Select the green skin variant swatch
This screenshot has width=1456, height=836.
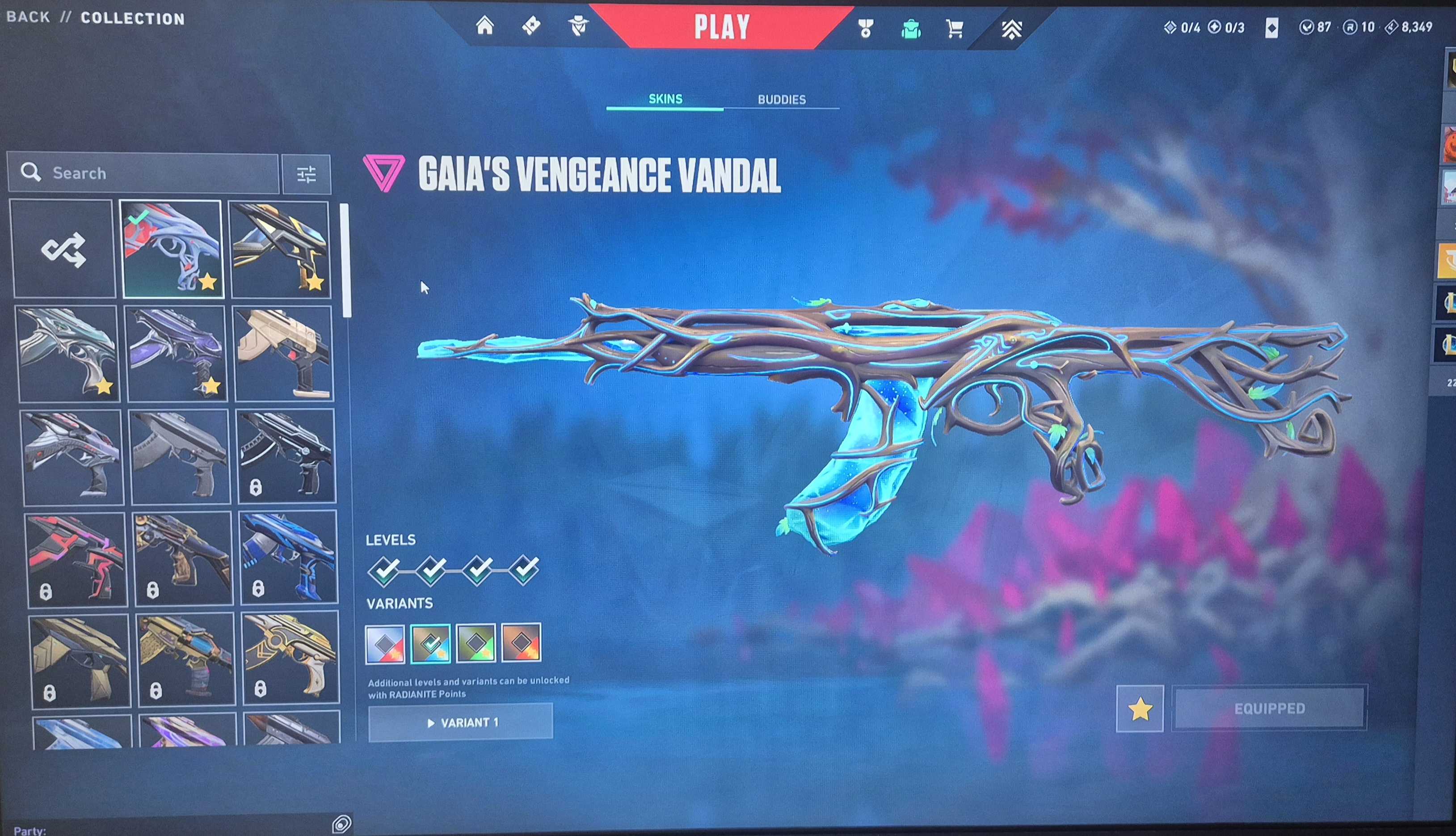476,643
